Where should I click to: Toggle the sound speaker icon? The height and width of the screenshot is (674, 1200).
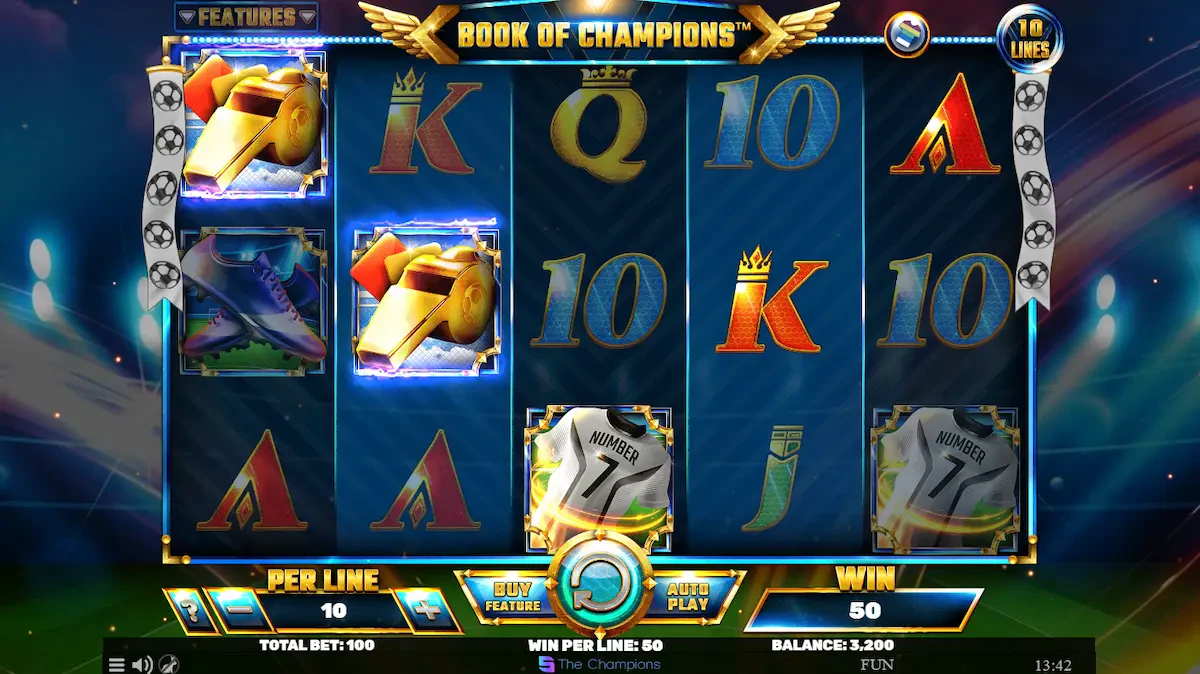coord(142,664)
